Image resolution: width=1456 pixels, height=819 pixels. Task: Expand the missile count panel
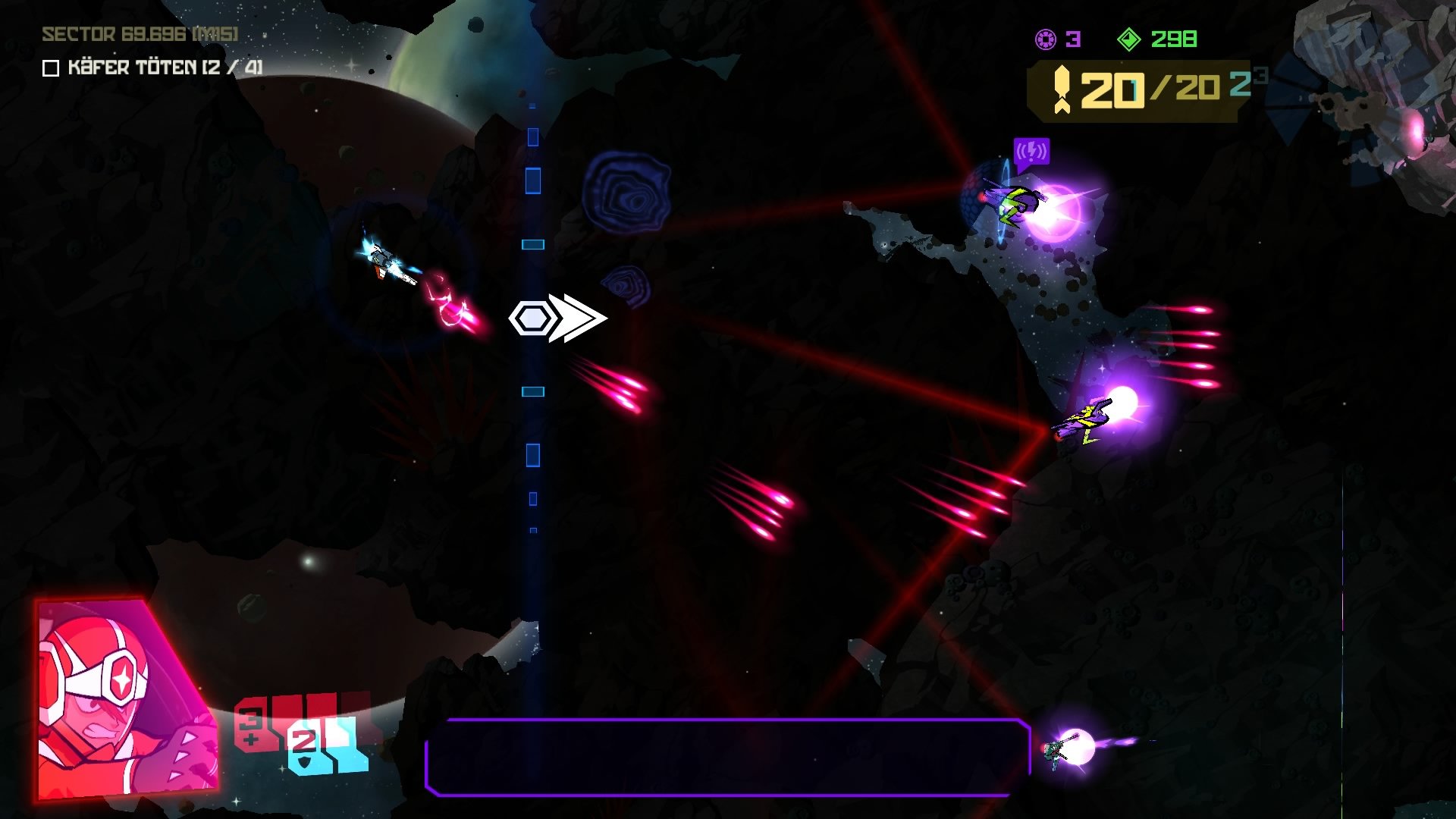pyautogui.click(x=1137, y=89)
